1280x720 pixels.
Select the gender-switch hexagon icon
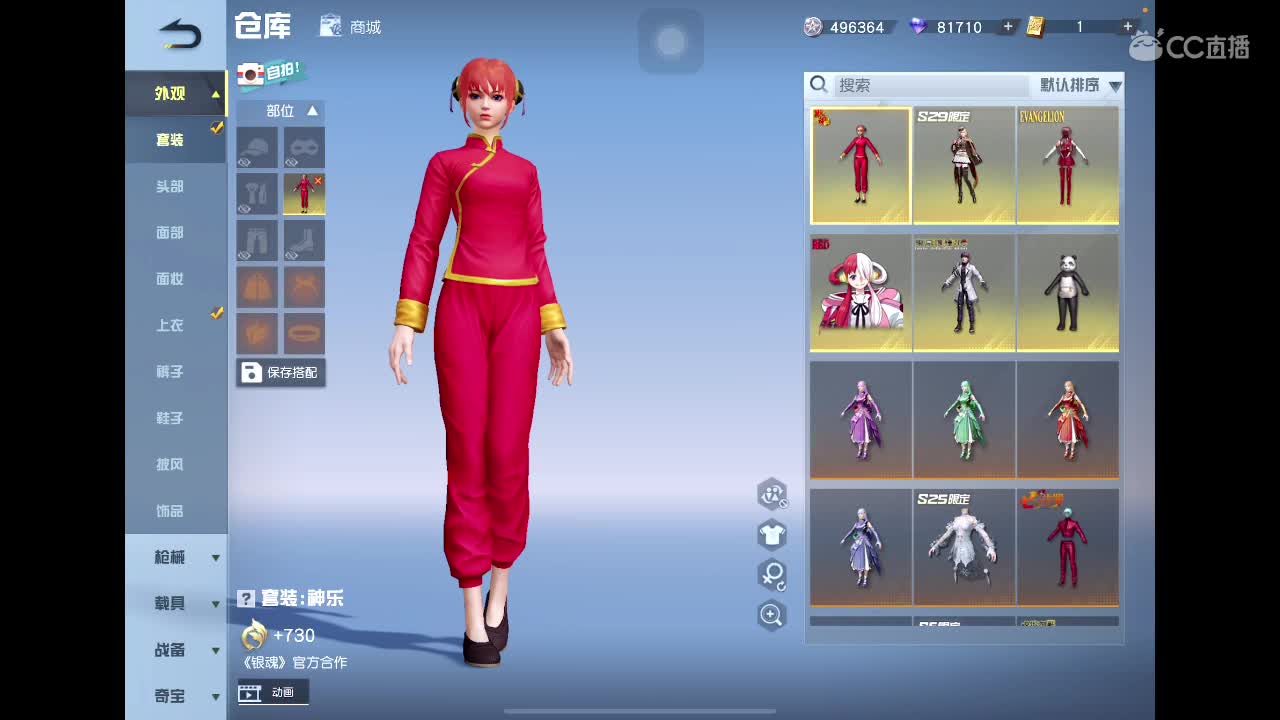(772, 576)
